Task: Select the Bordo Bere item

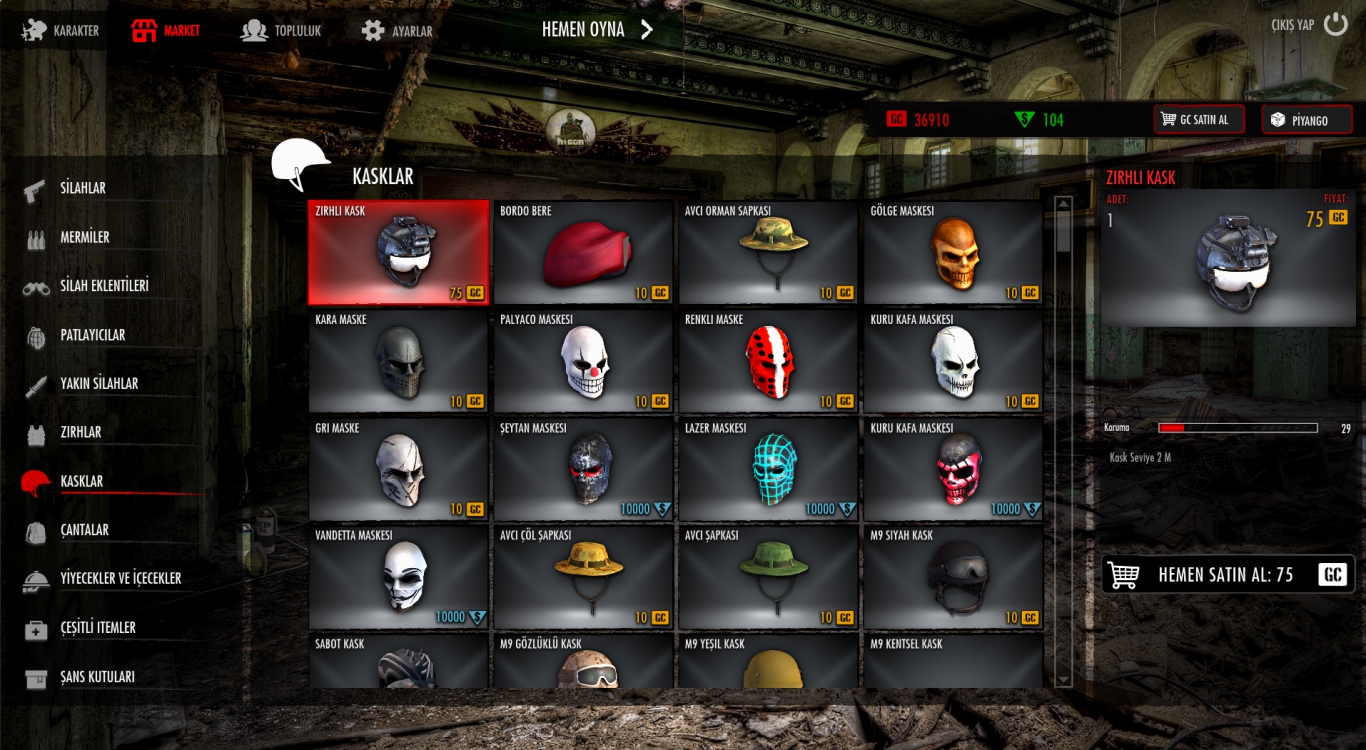Action: tap(583, 253)
